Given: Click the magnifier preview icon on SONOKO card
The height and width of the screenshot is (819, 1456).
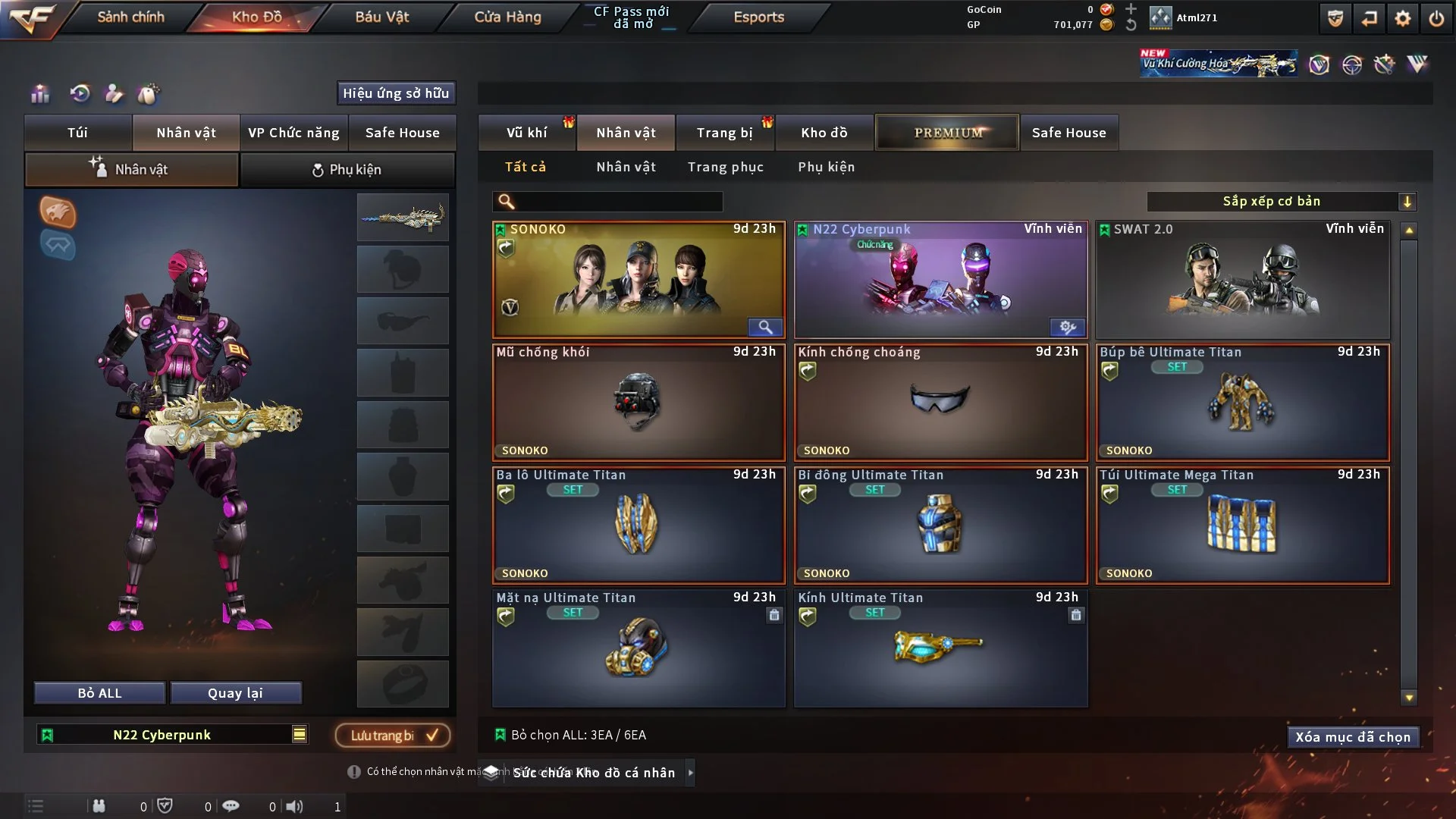Looking at the screenshot, I should click(765, 327).
